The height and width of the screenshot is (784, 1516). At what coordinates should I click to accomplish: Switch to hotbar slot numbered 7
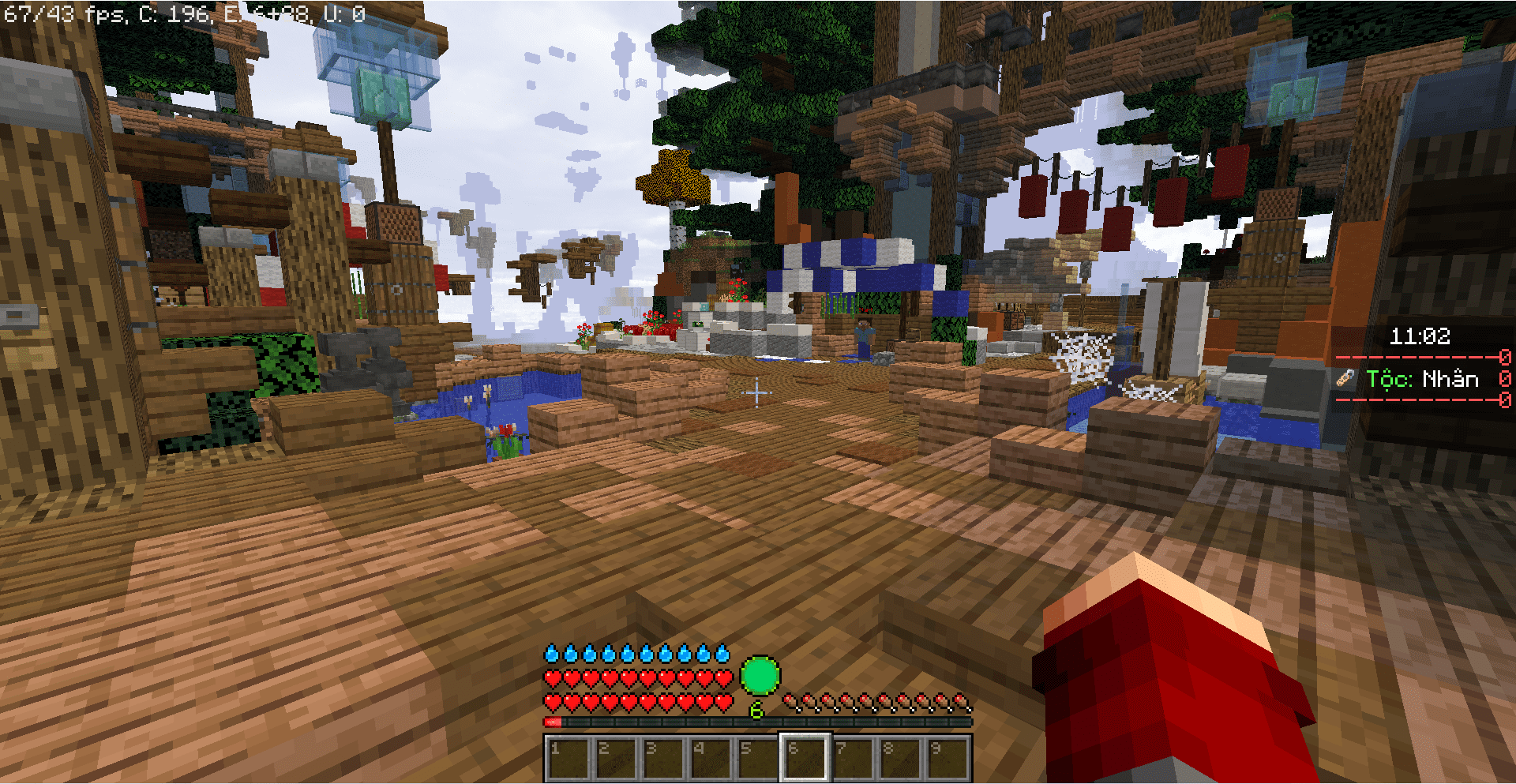point(852,758)
